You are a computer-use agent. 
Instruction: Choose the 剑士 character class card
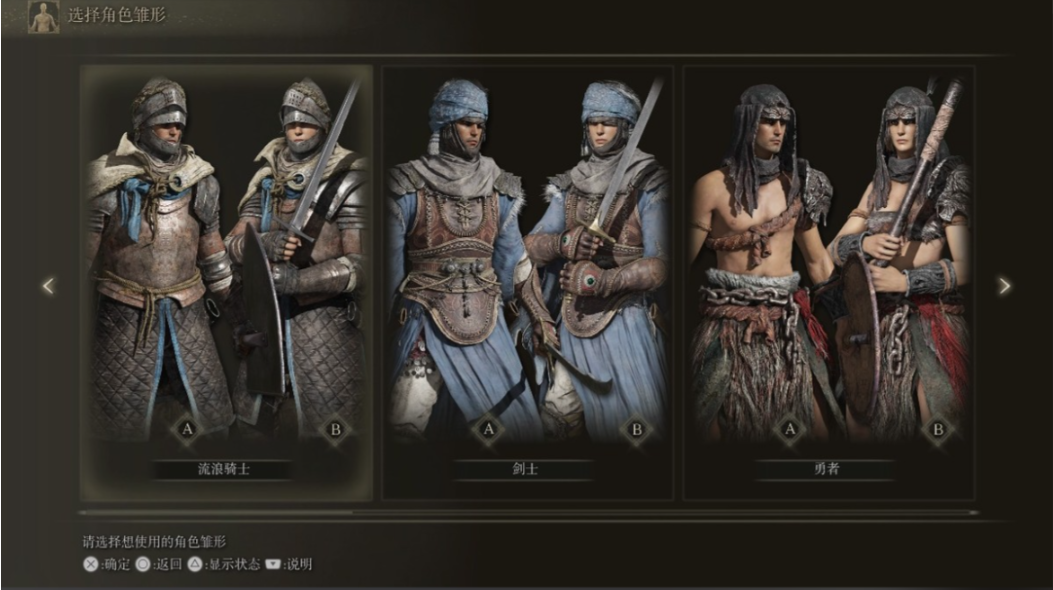pos(527,280)
